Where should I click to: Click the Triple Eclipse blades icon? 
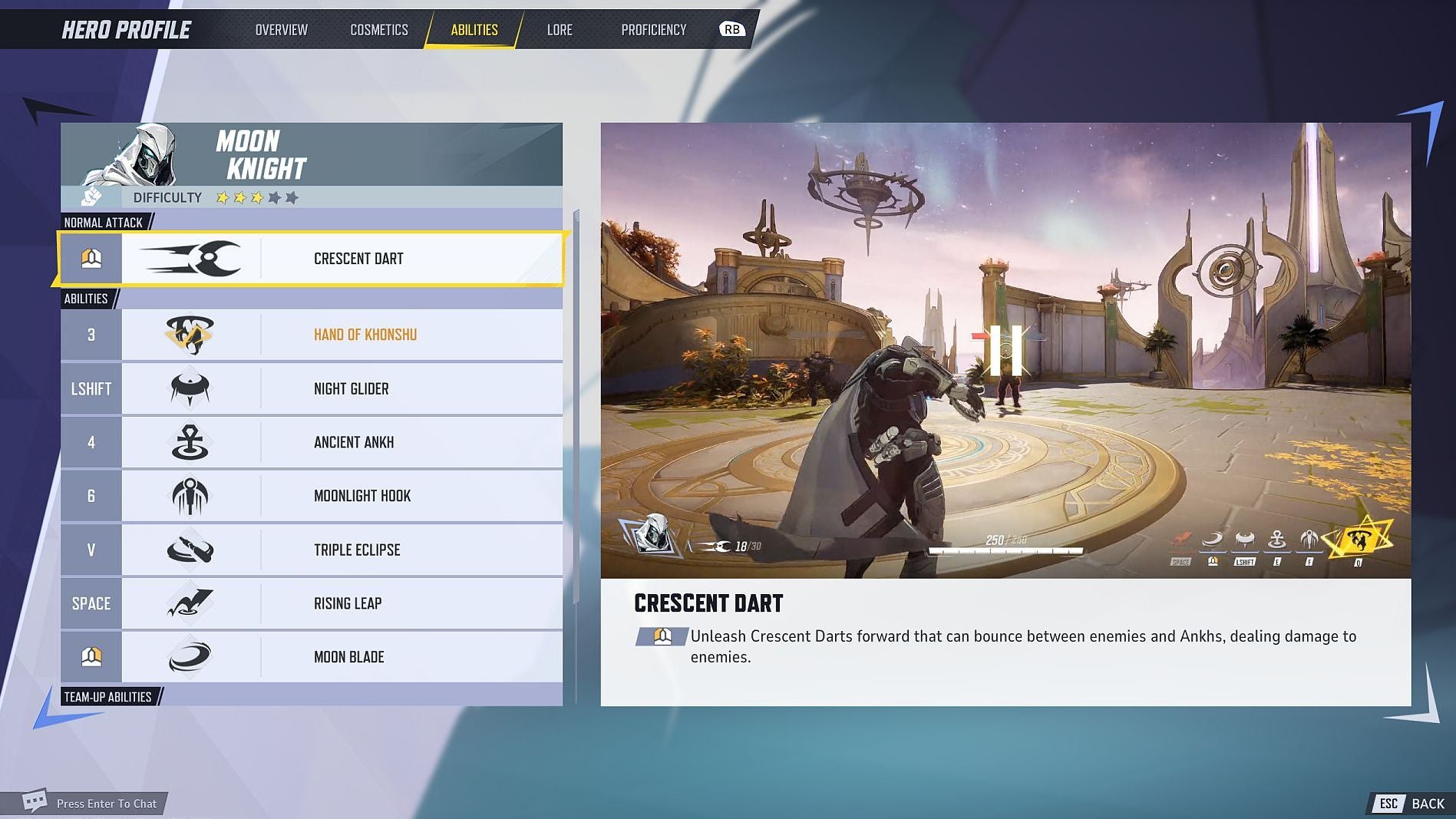190,550
